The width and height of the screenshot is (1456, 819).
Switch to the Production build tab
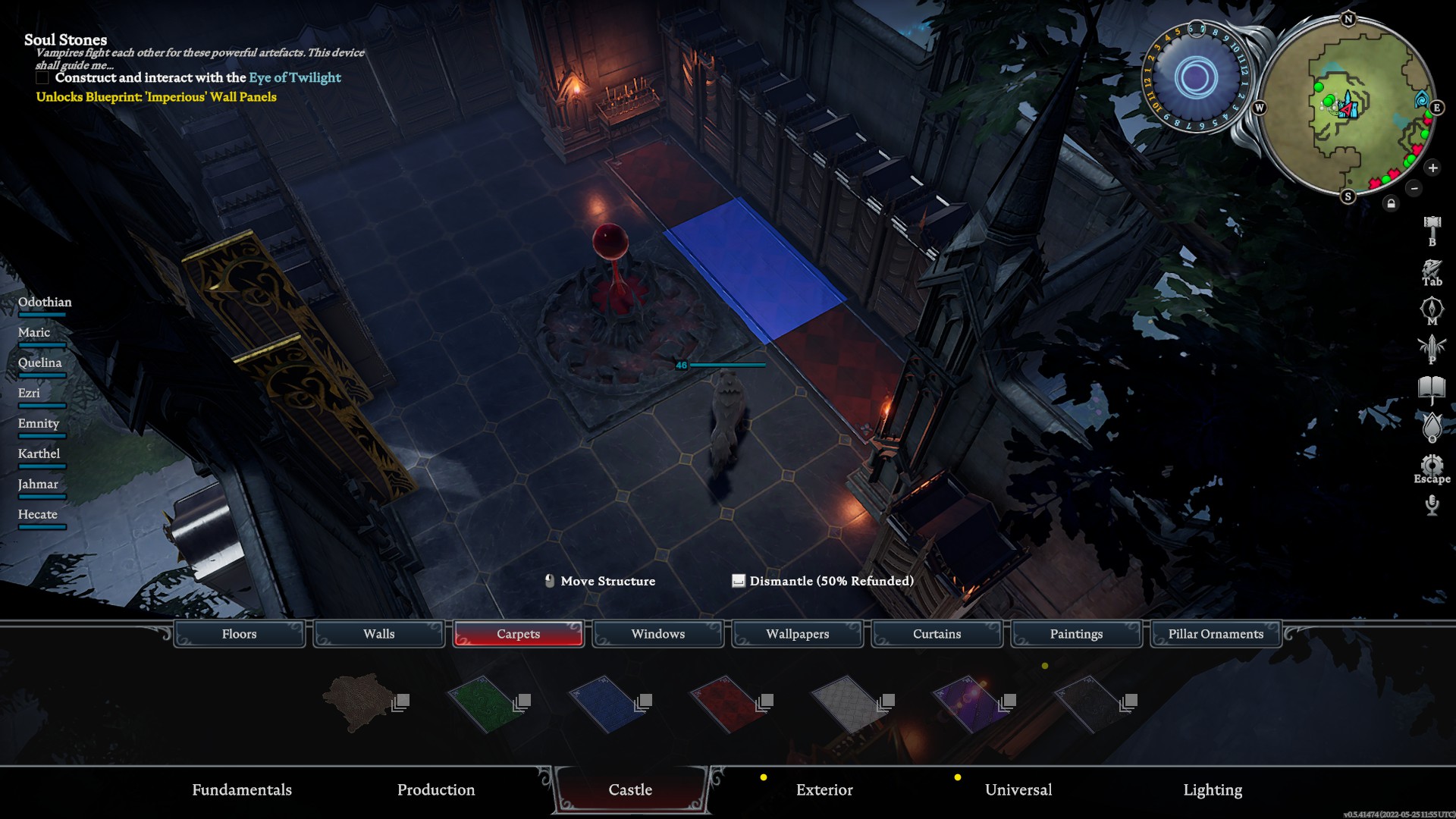tap(436, 790)
